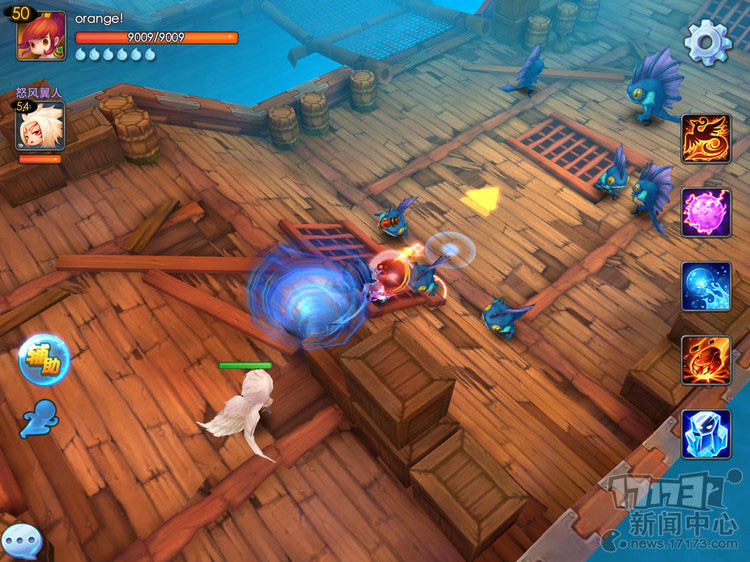
Task: Select the white-haired ally portrait
Action: click(39, 127)
